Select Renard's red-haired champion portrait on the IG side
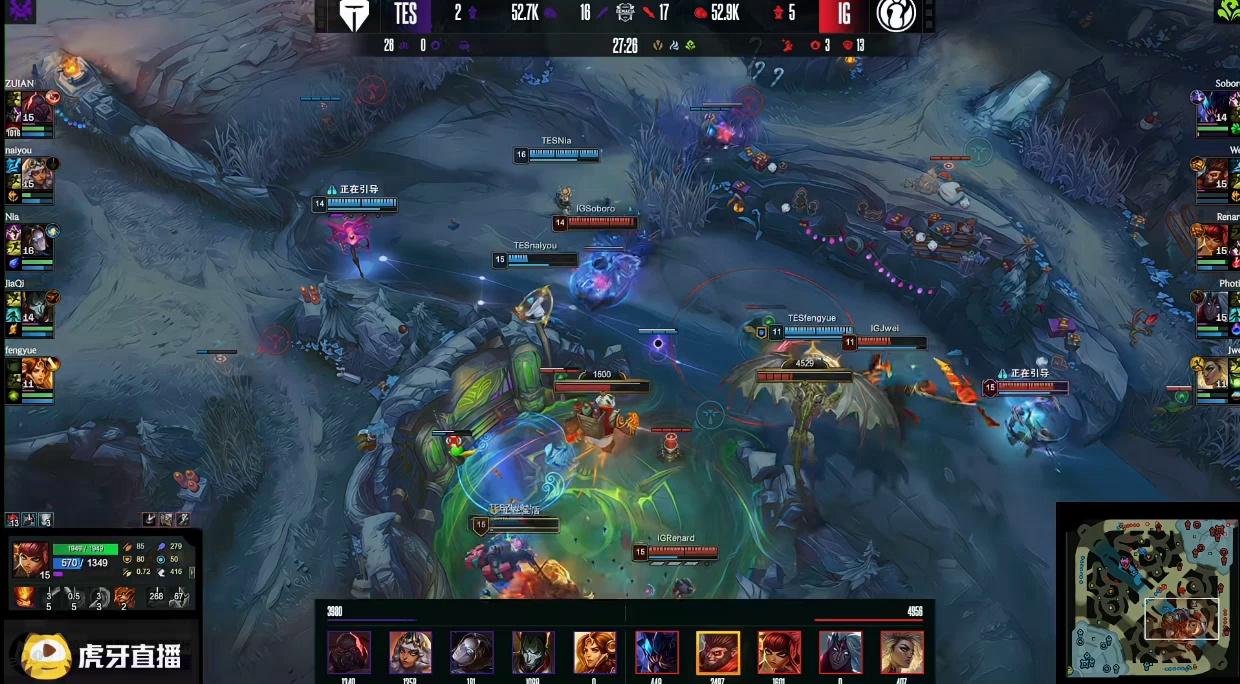 (x=1216, y=242)
